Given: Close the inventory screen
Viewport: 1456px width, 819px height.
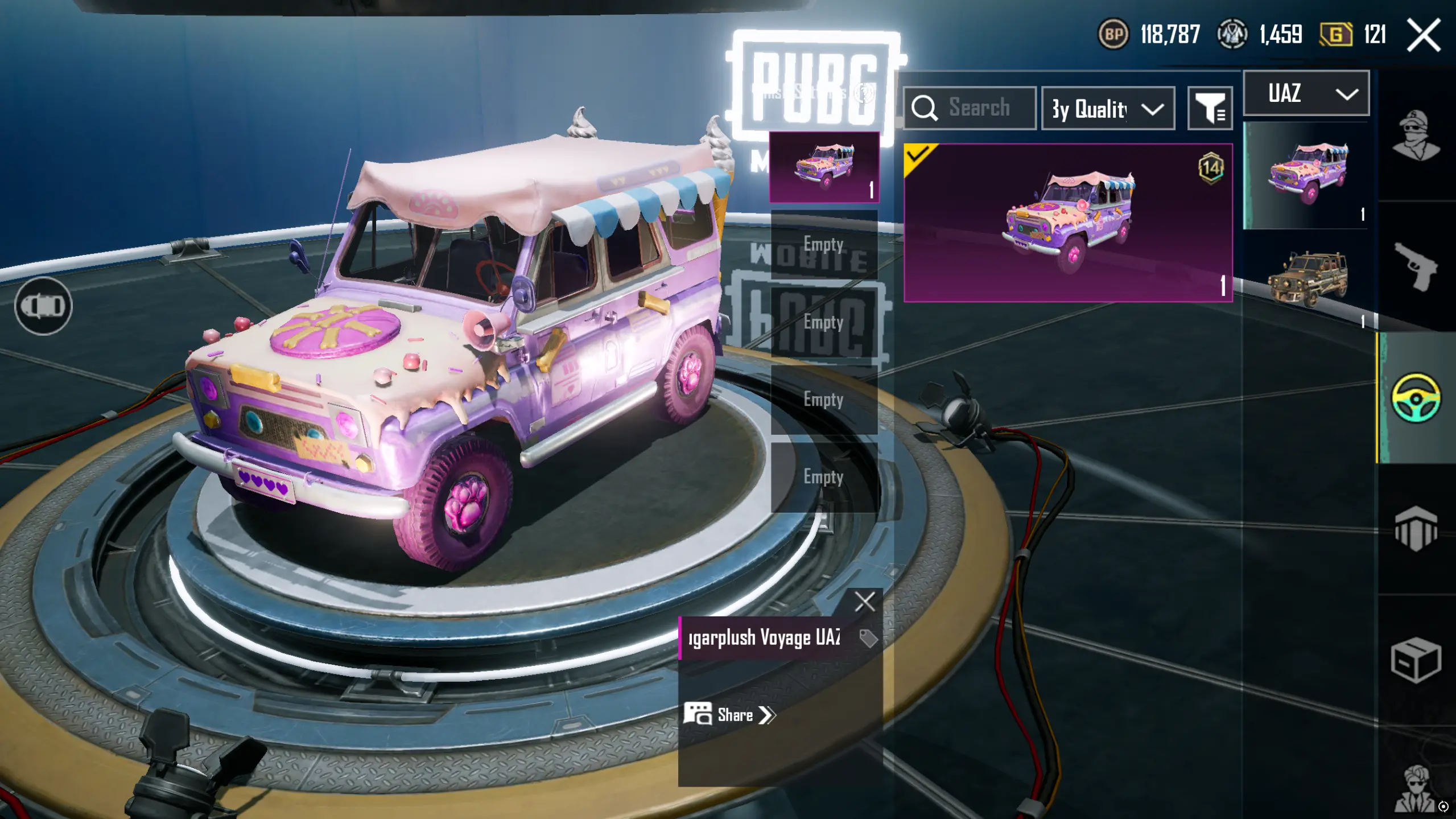Looking at the screenshot, I should pos(1424,35).
